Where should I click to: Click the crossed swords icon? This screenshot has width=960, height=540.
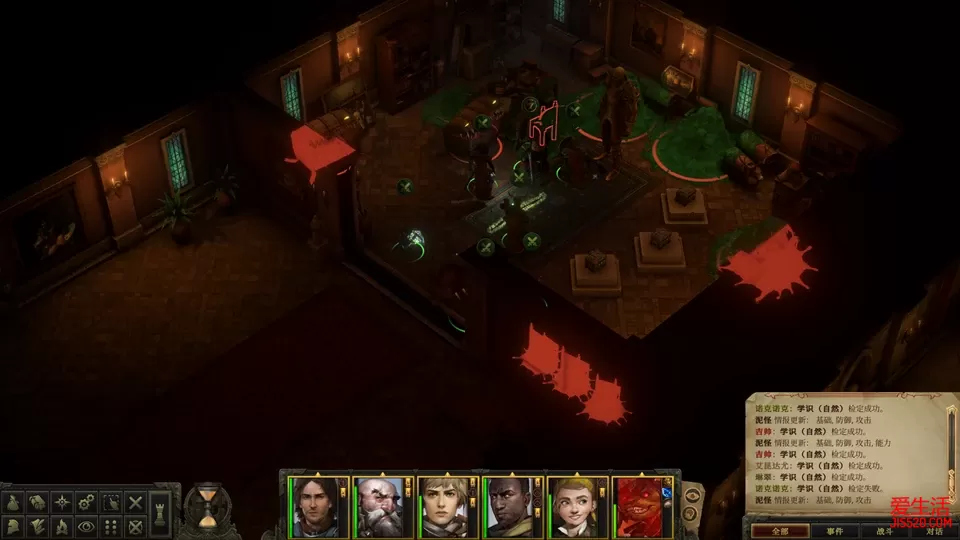(136, 501)
